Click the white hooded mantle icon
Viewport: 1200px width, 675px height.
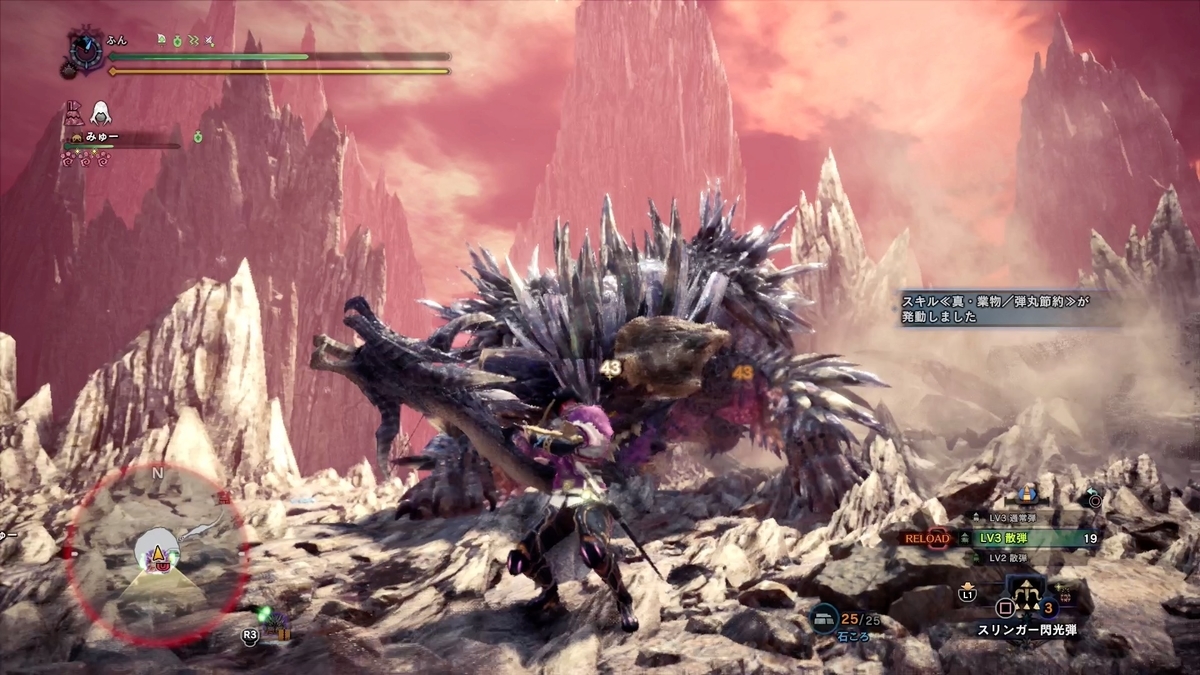click(101, 112)
